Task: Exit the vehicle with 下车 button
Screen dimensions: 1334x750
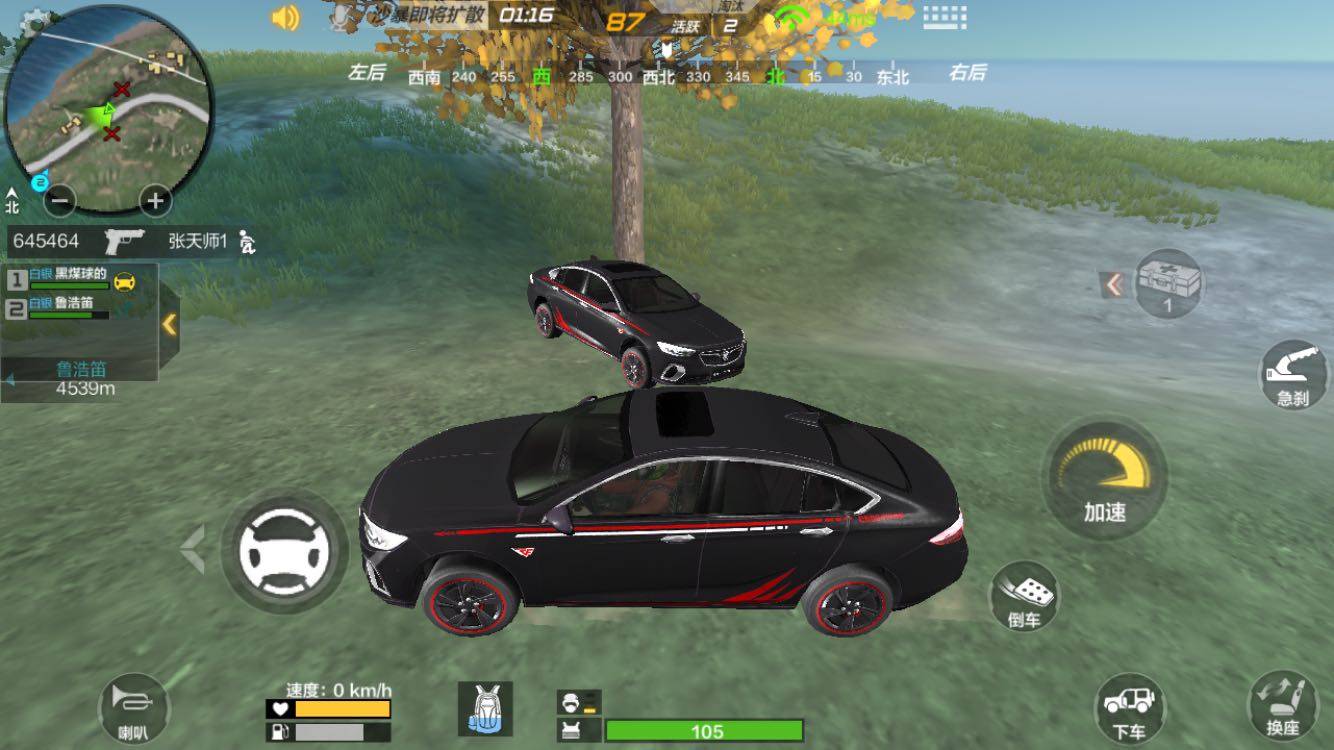Action: pyautogui.click(x=1129, y=709)
